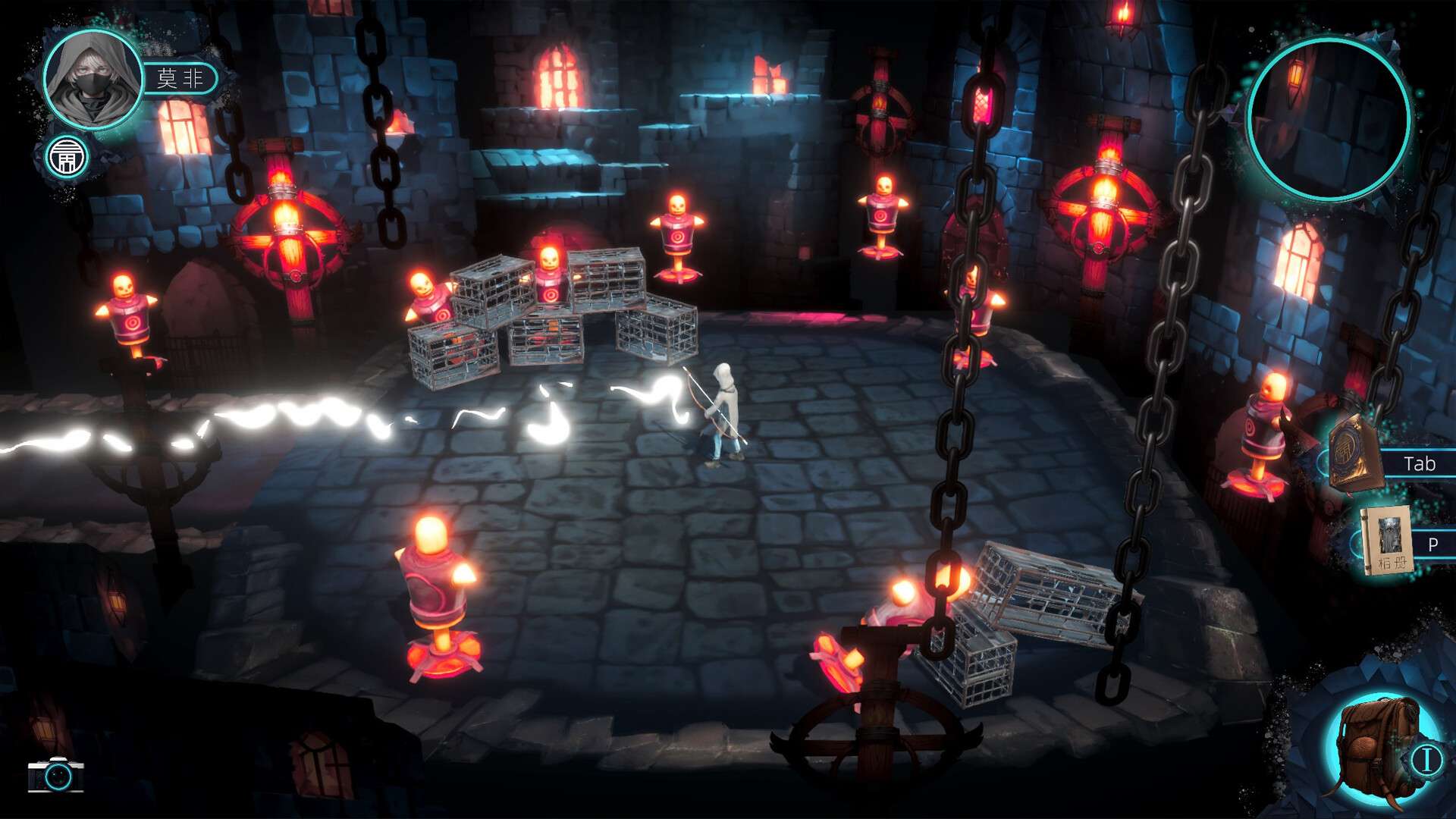Open the backpack inventory
Screen dimensions: 1456x819
click(x=1376, y=747)
